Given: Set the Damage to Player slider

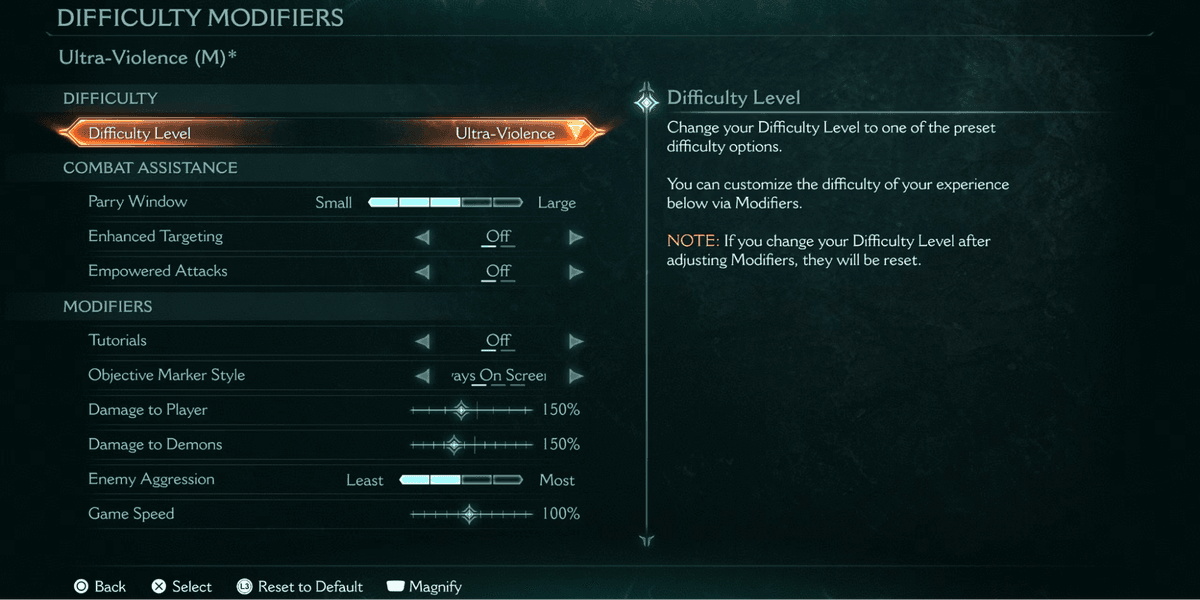Looking at the screenshot, I should click(471, 410).
